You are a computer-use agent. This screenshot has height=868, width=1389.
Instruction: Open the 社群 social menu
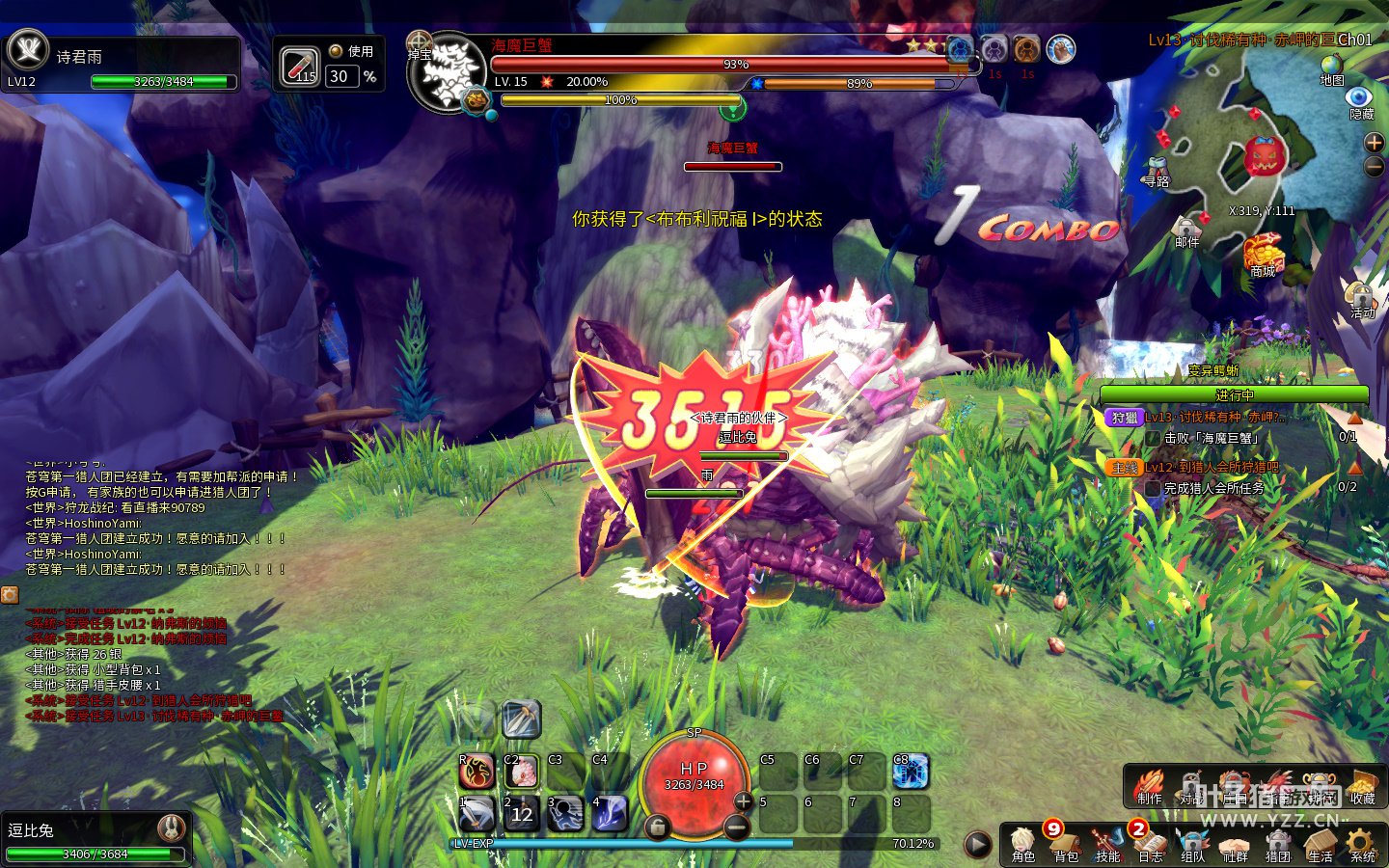click(x=1235, y=843)
